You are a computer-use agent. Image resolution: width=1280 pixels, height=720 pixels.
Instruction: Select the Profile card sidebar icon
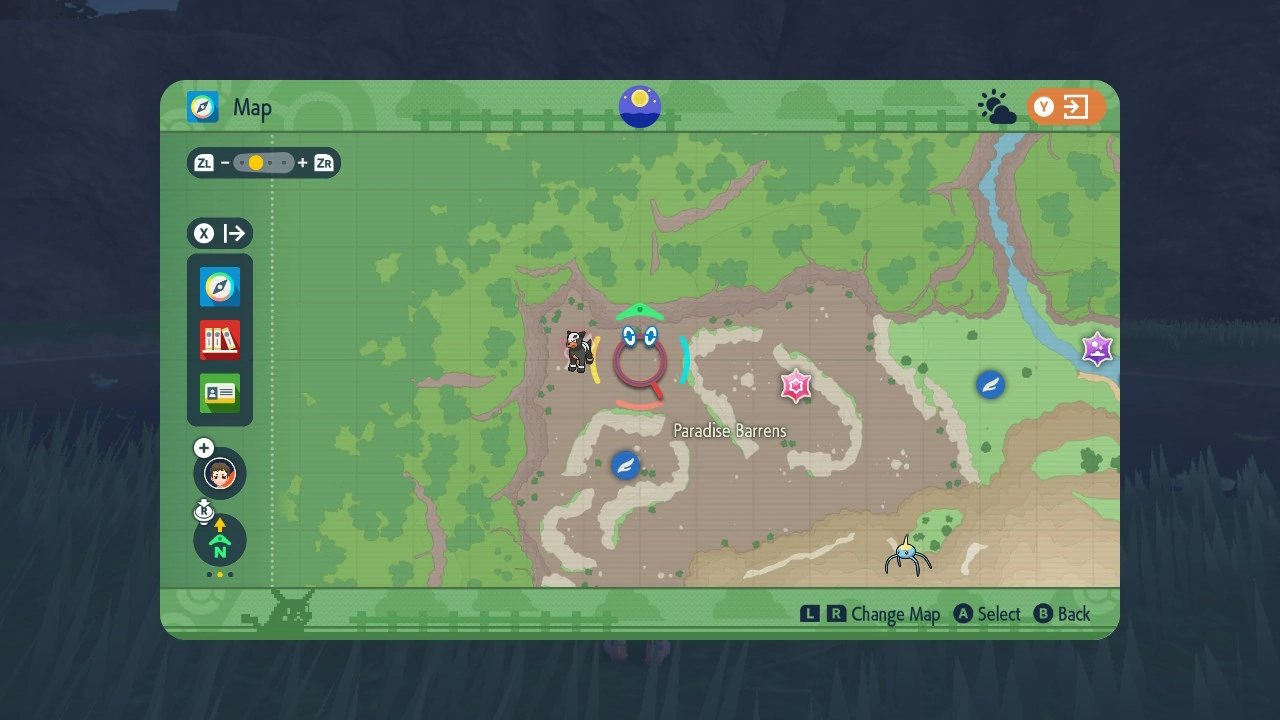(x=219, y=394)
